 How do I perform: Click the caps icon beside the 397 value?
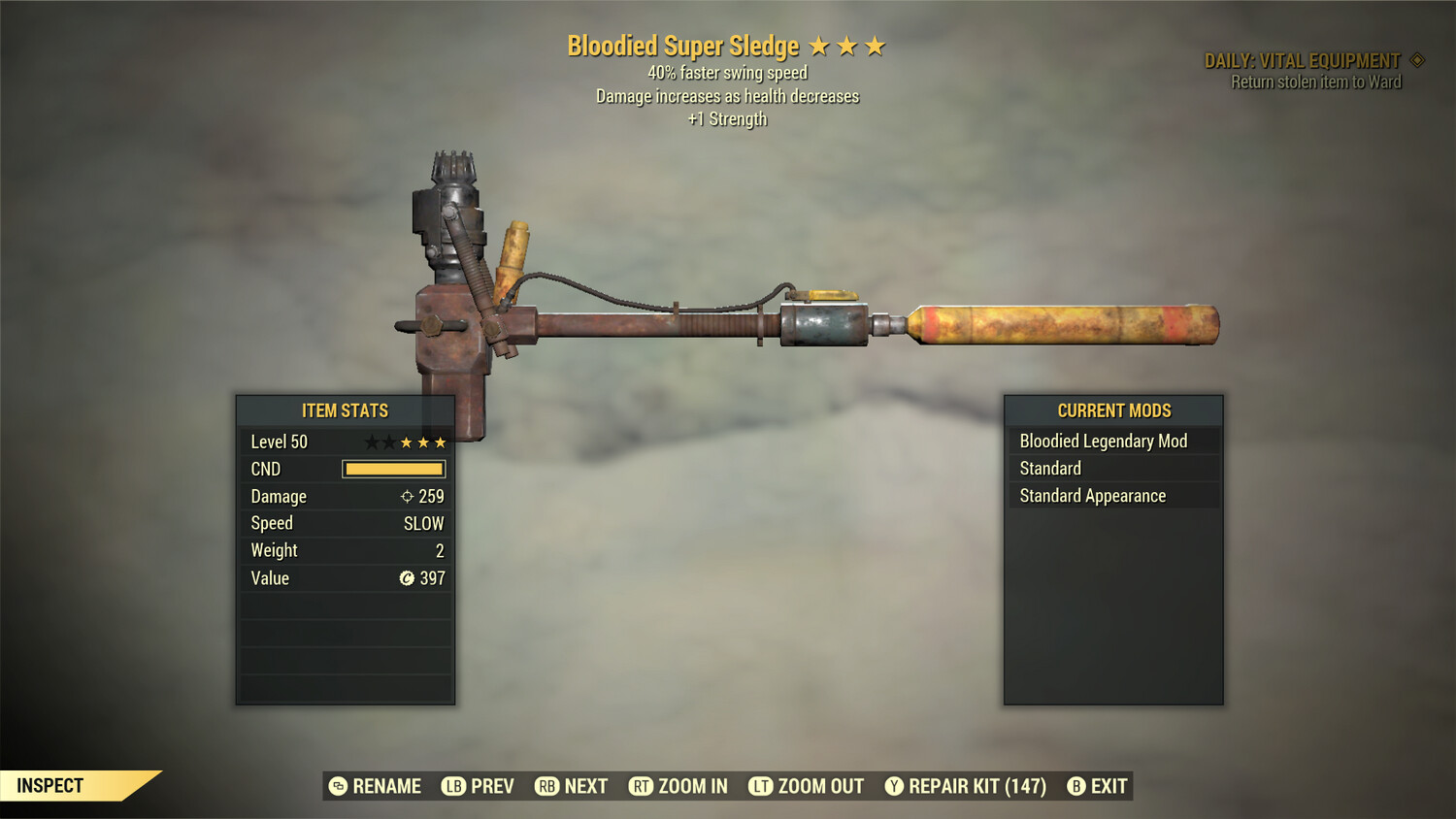pyautogui.click(x=410, y=578)
